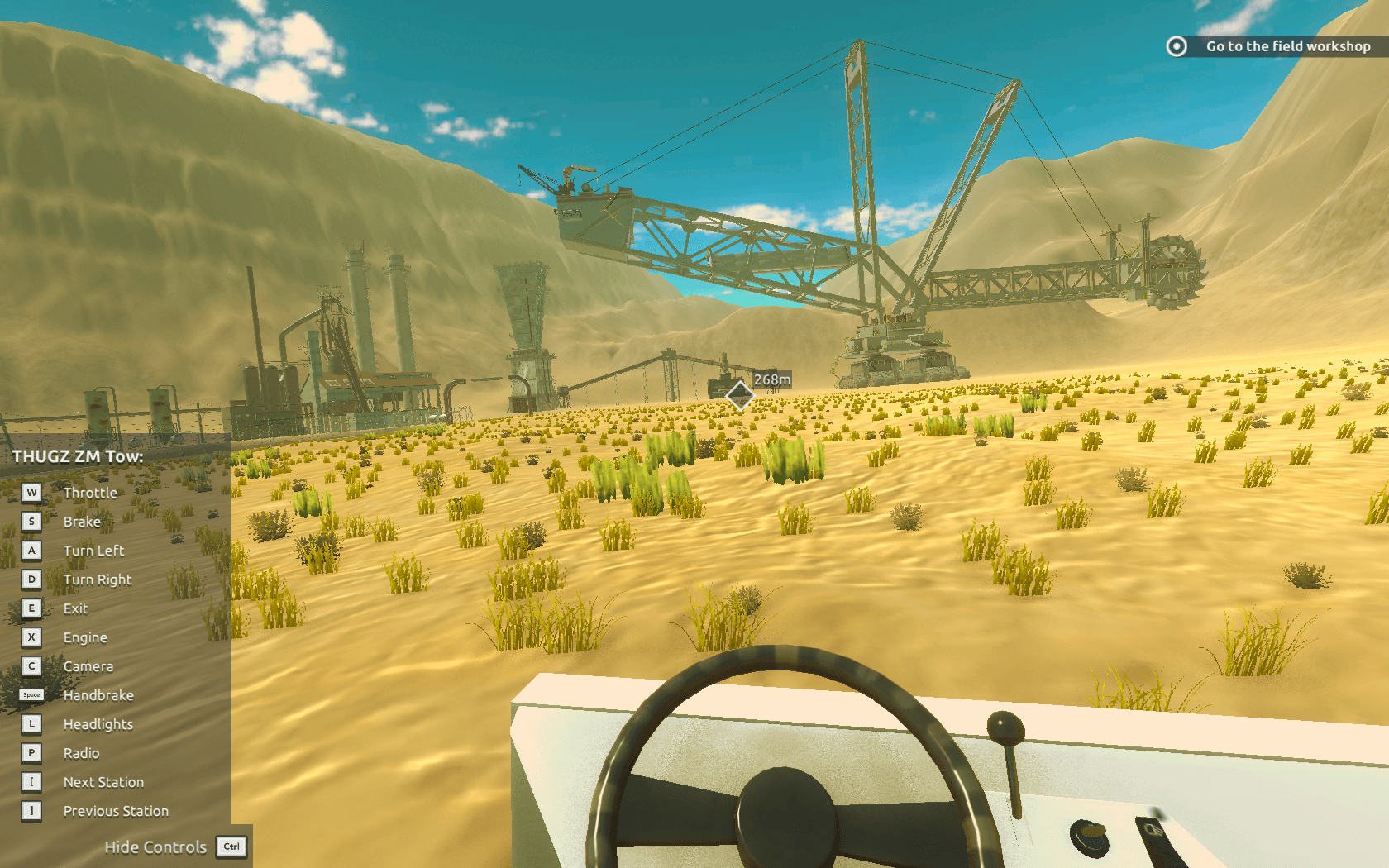Click the diamond waypoint marker showing 268m
This screenshot has height=868, width=1389.
click(739, 396)
